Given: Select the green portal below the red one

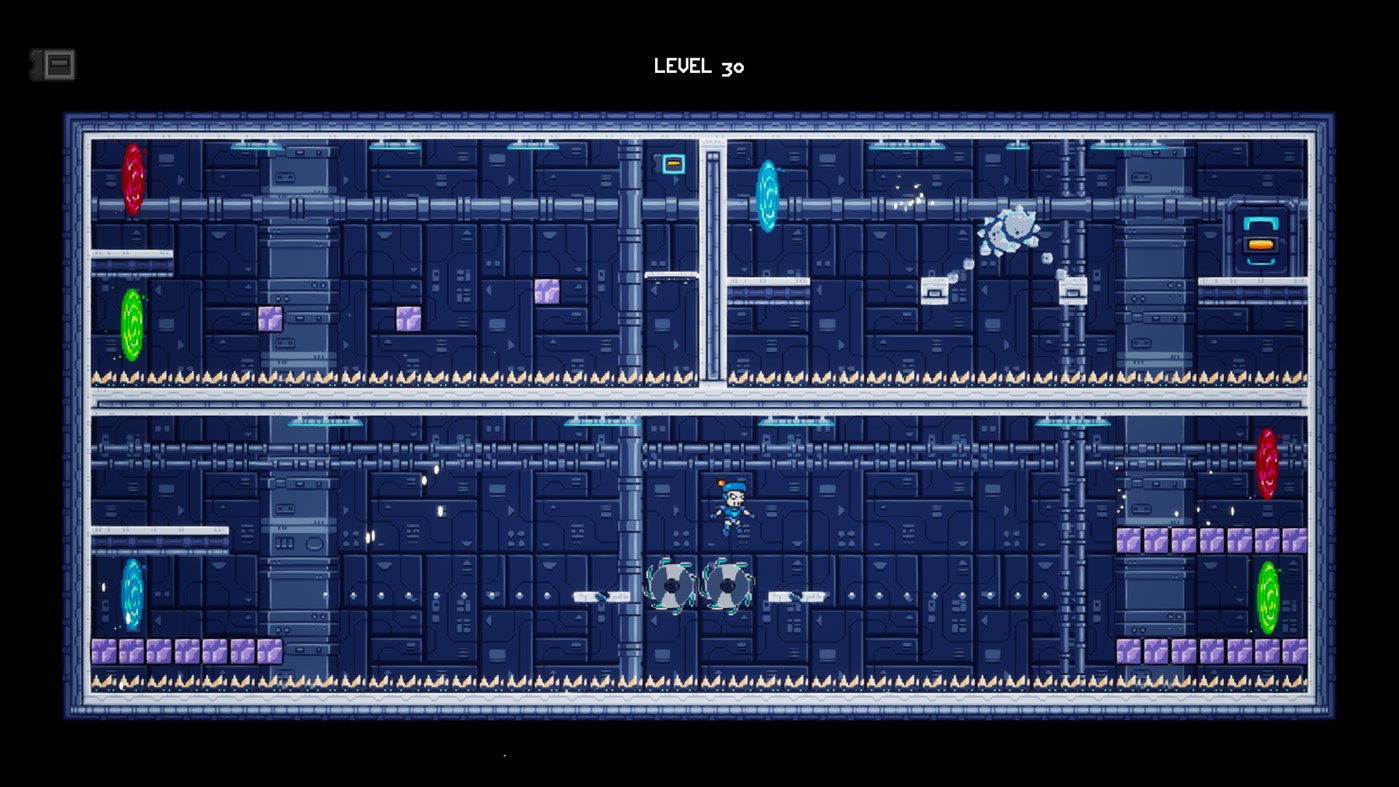Looking at the screenshot, I should tap(130, 320).
